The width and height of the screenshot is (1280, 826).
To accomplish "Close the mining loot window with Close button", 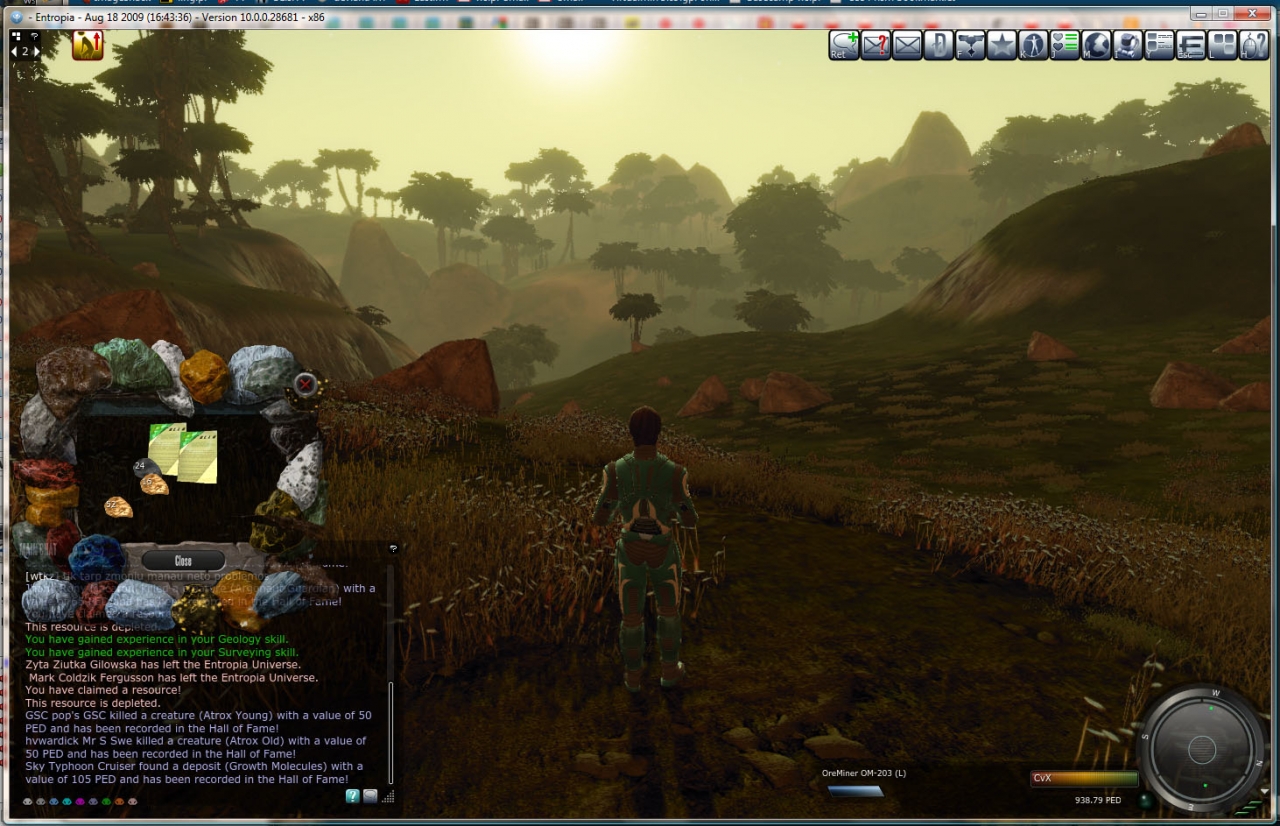I will pyautogui.click(x=183, y=561).
